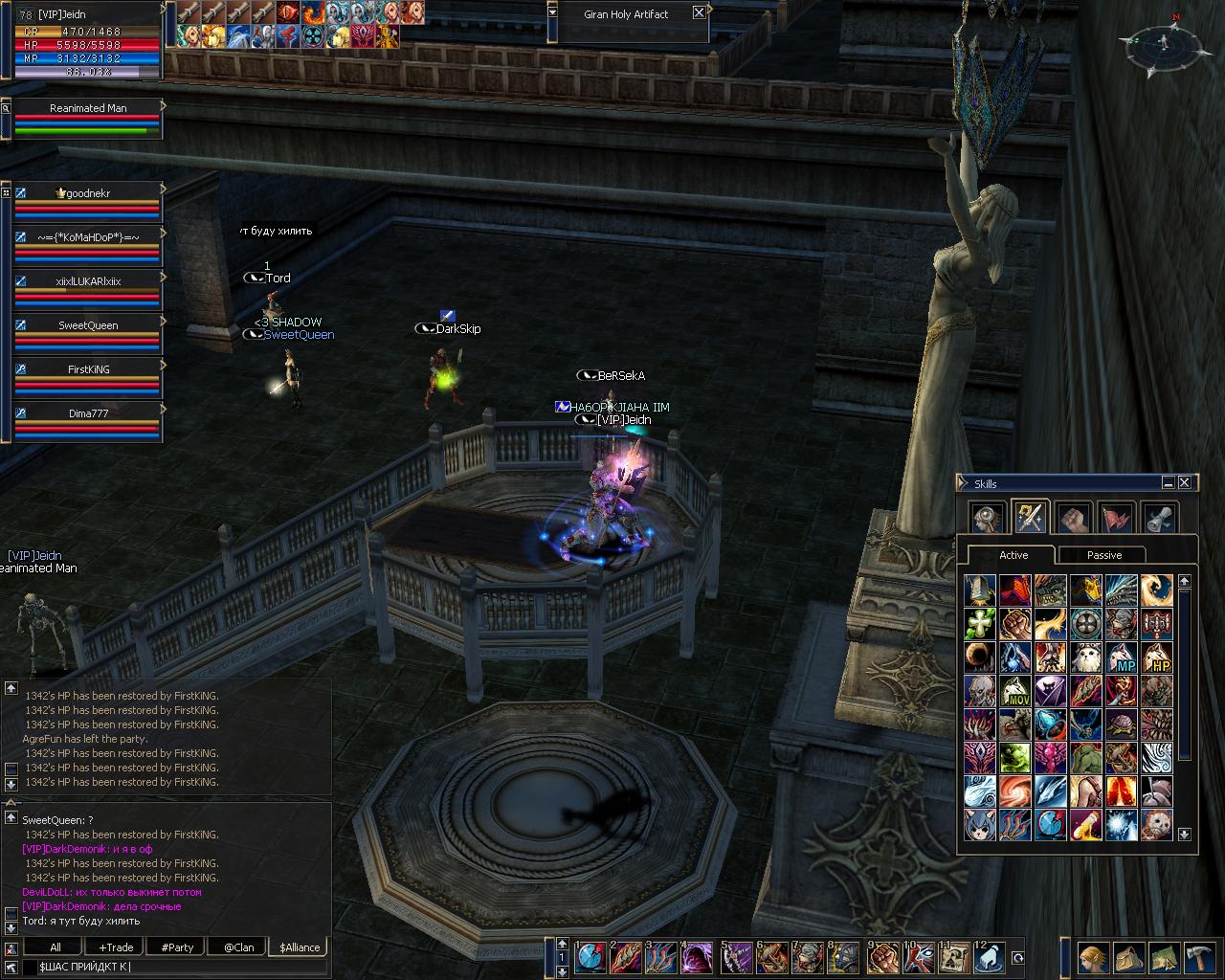Switch chat to the +Trade tab
1225x980 pixels.
[116, 947]
